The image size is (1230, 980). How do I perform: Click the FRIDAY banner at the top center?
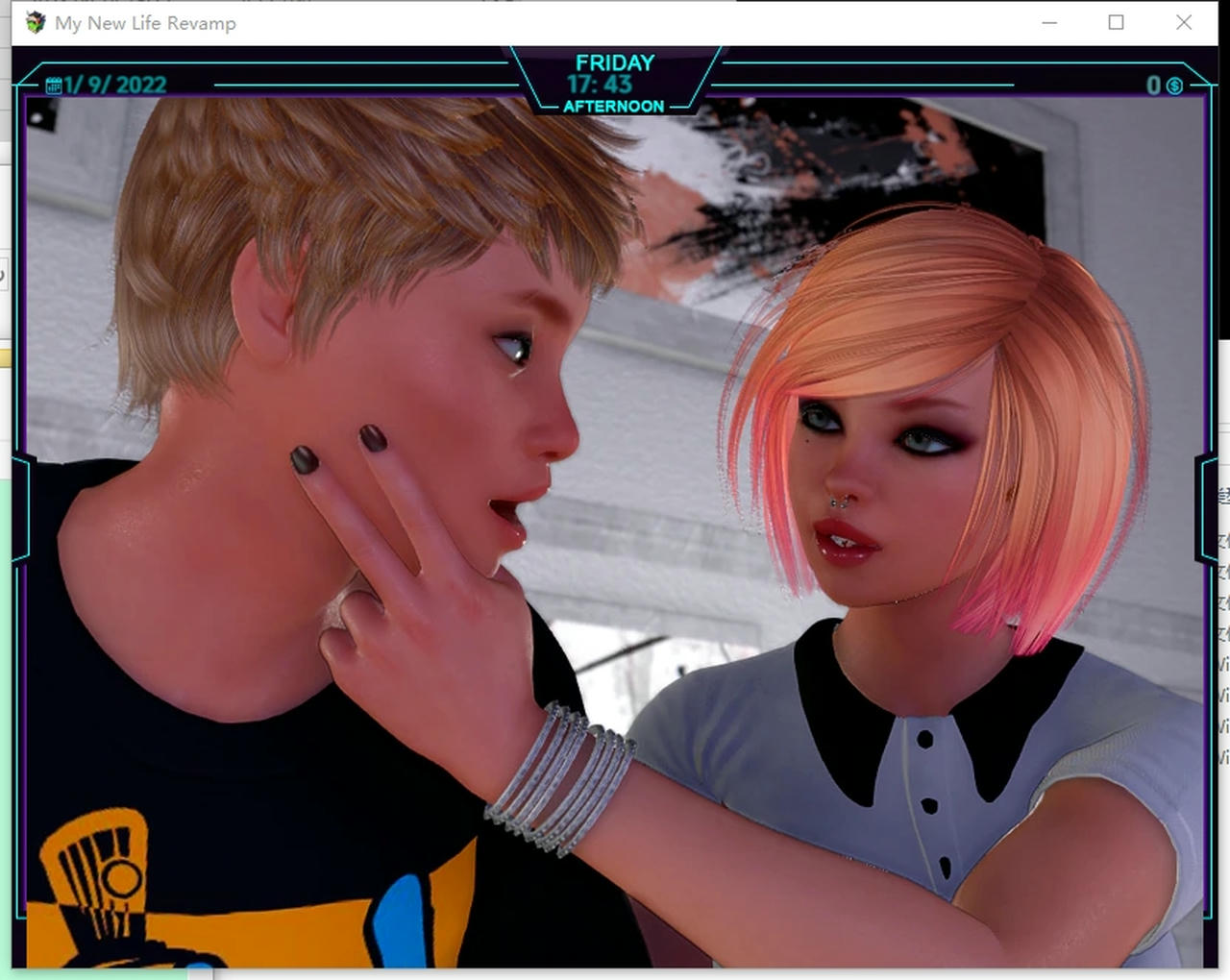(615, 62)
